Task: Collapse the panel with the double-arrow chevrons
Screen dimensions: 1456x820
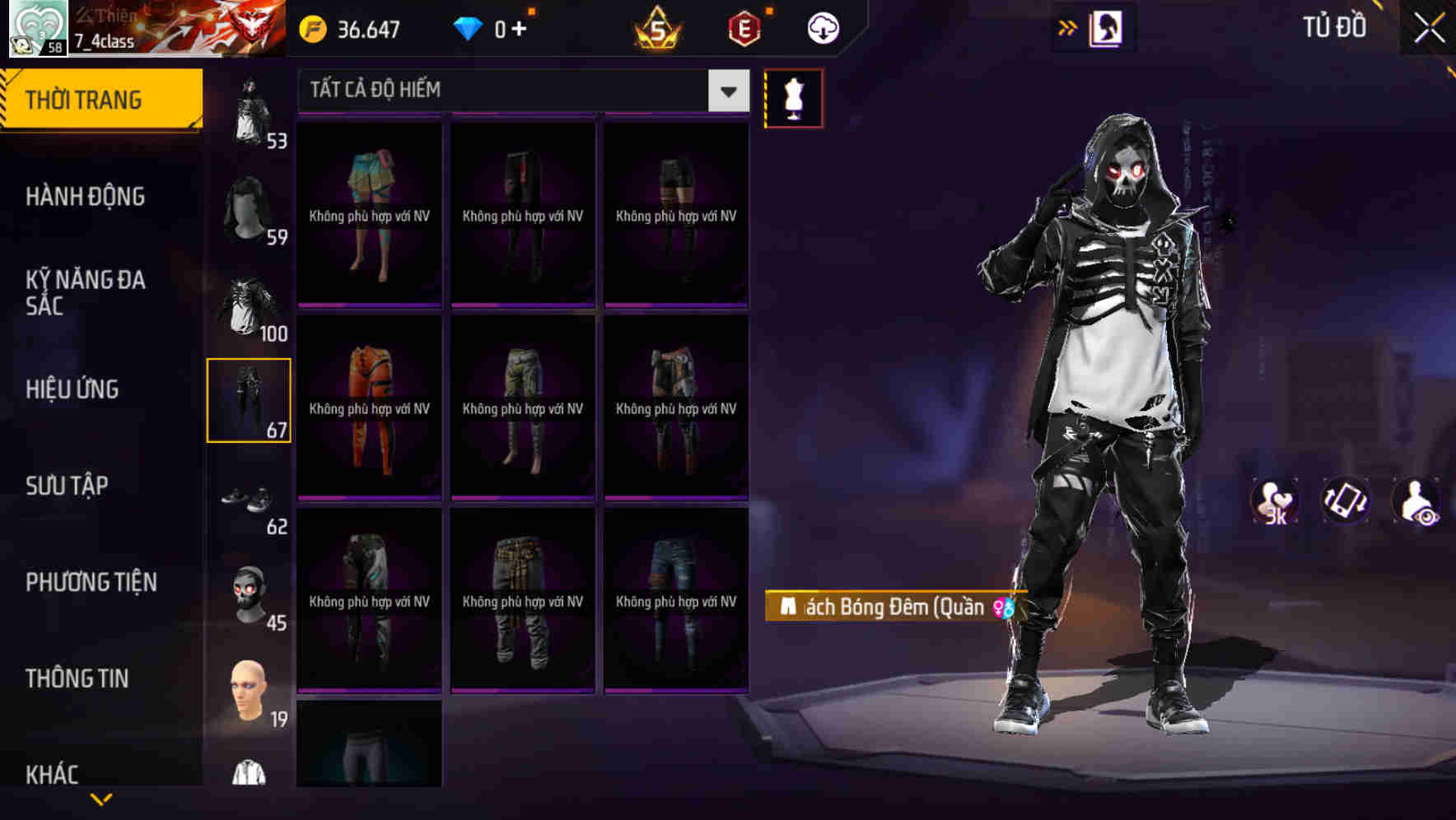Action: coord(1067,26)
